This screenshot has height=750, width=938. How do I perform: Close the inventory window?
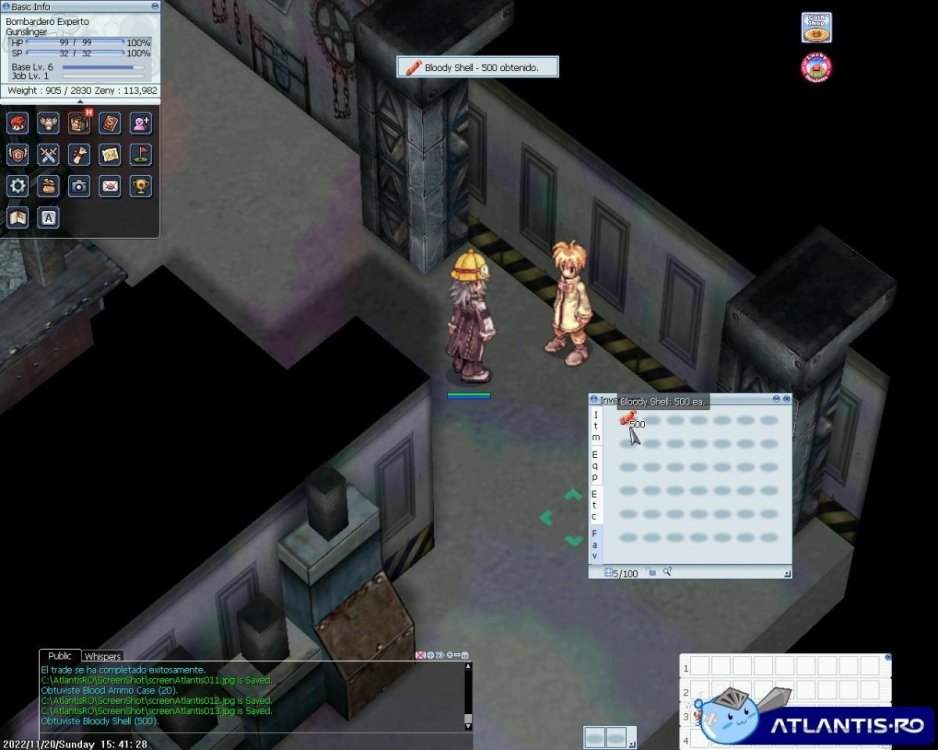(x=786, y=399)
